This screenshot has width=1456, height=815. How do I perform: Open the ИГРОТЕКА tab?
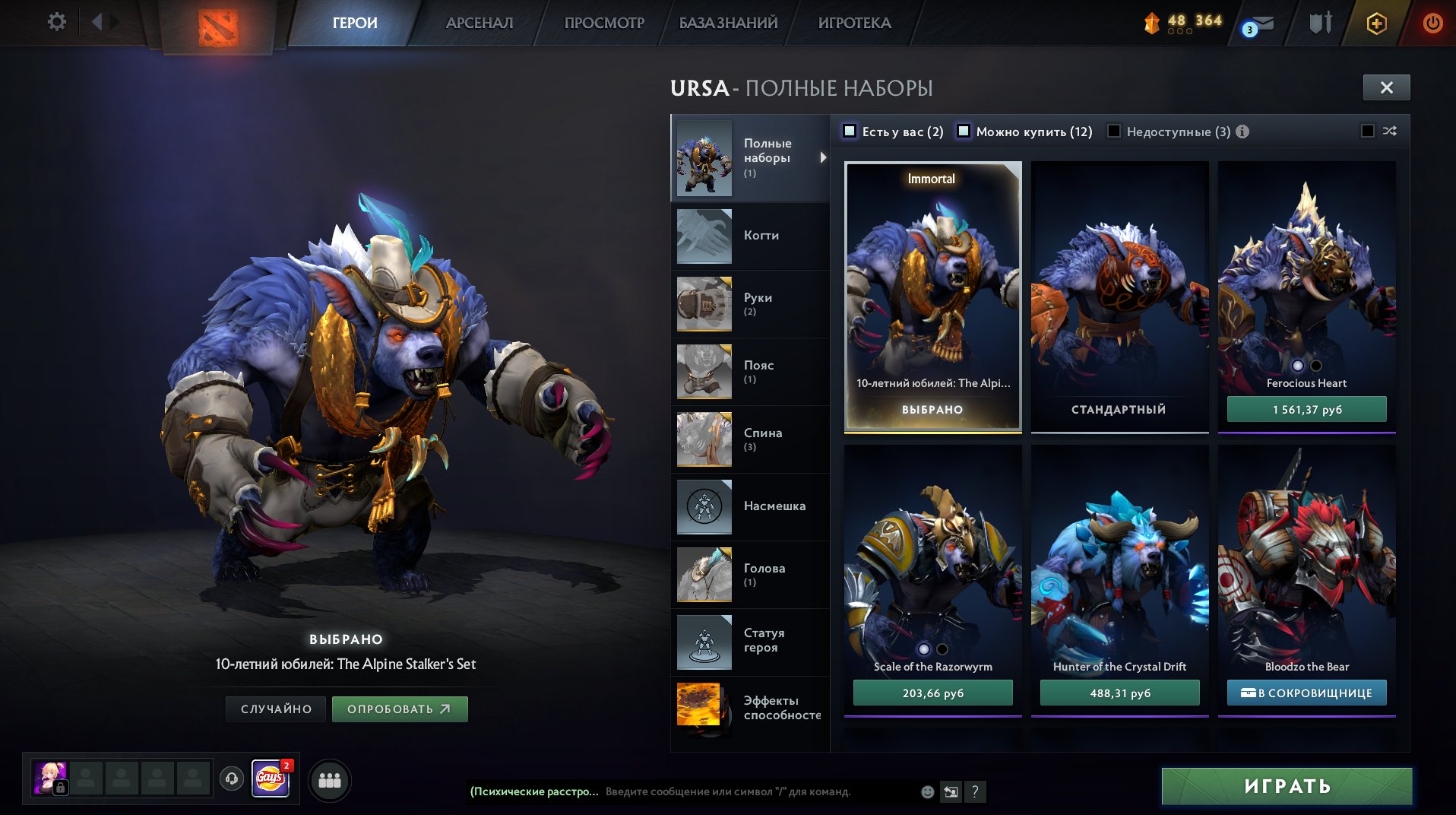pos(854,23)
